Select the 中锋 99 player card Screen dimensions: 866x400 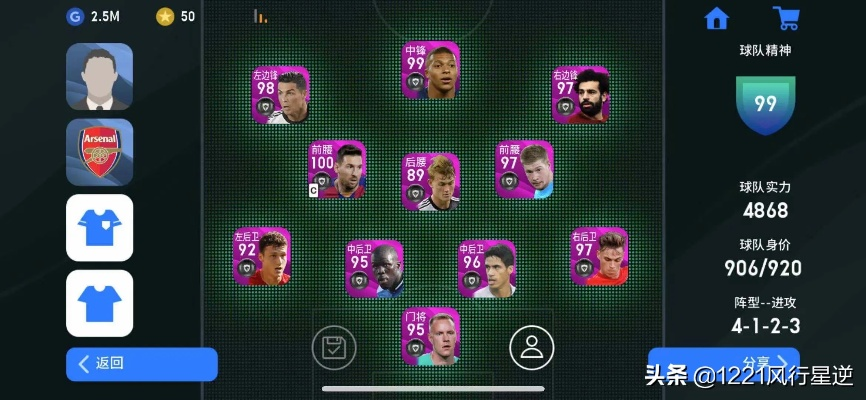click(430, 70)
